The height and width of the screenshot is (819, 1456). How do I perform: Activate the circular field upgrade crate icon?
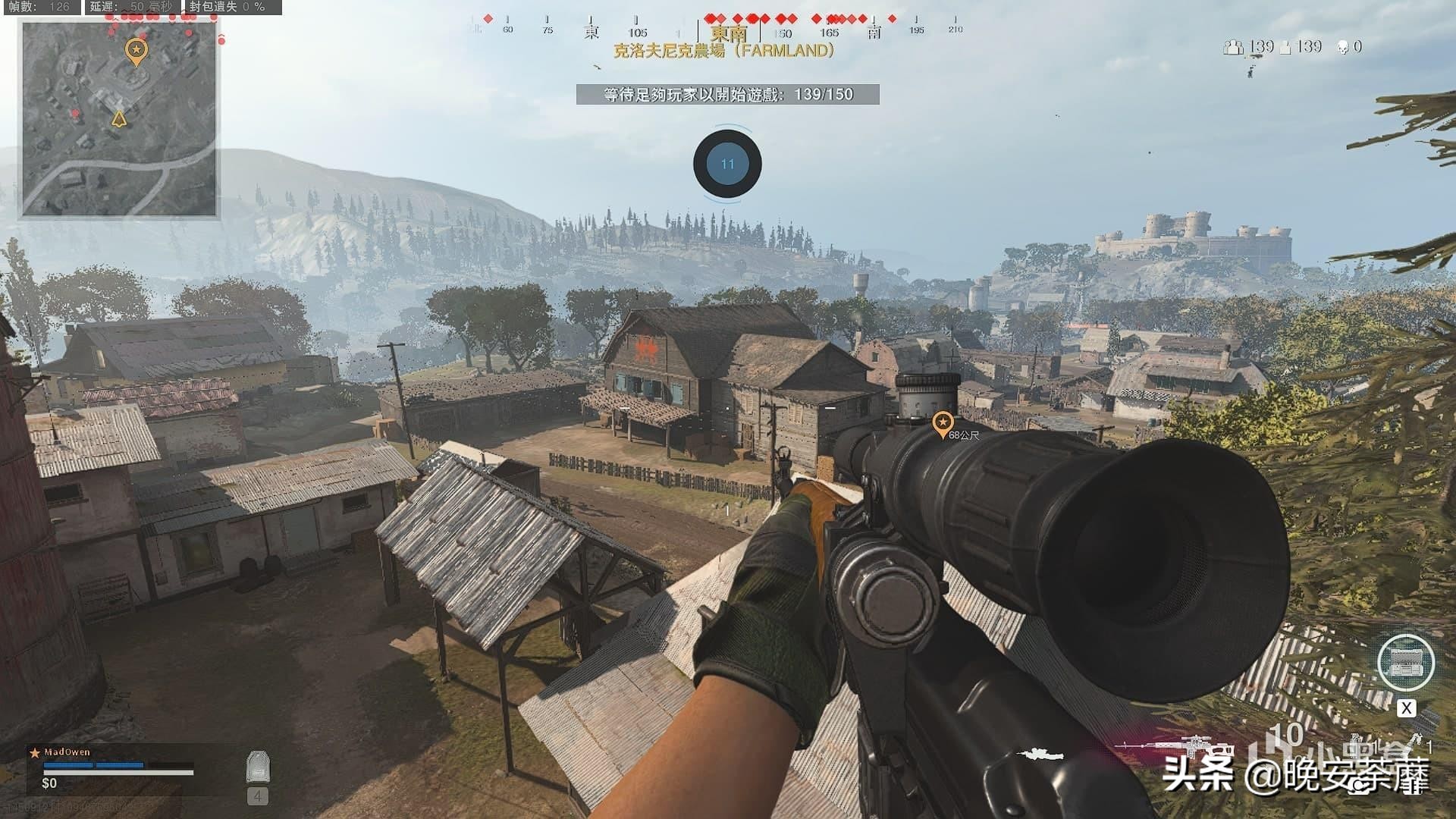tap(1405, 662)
